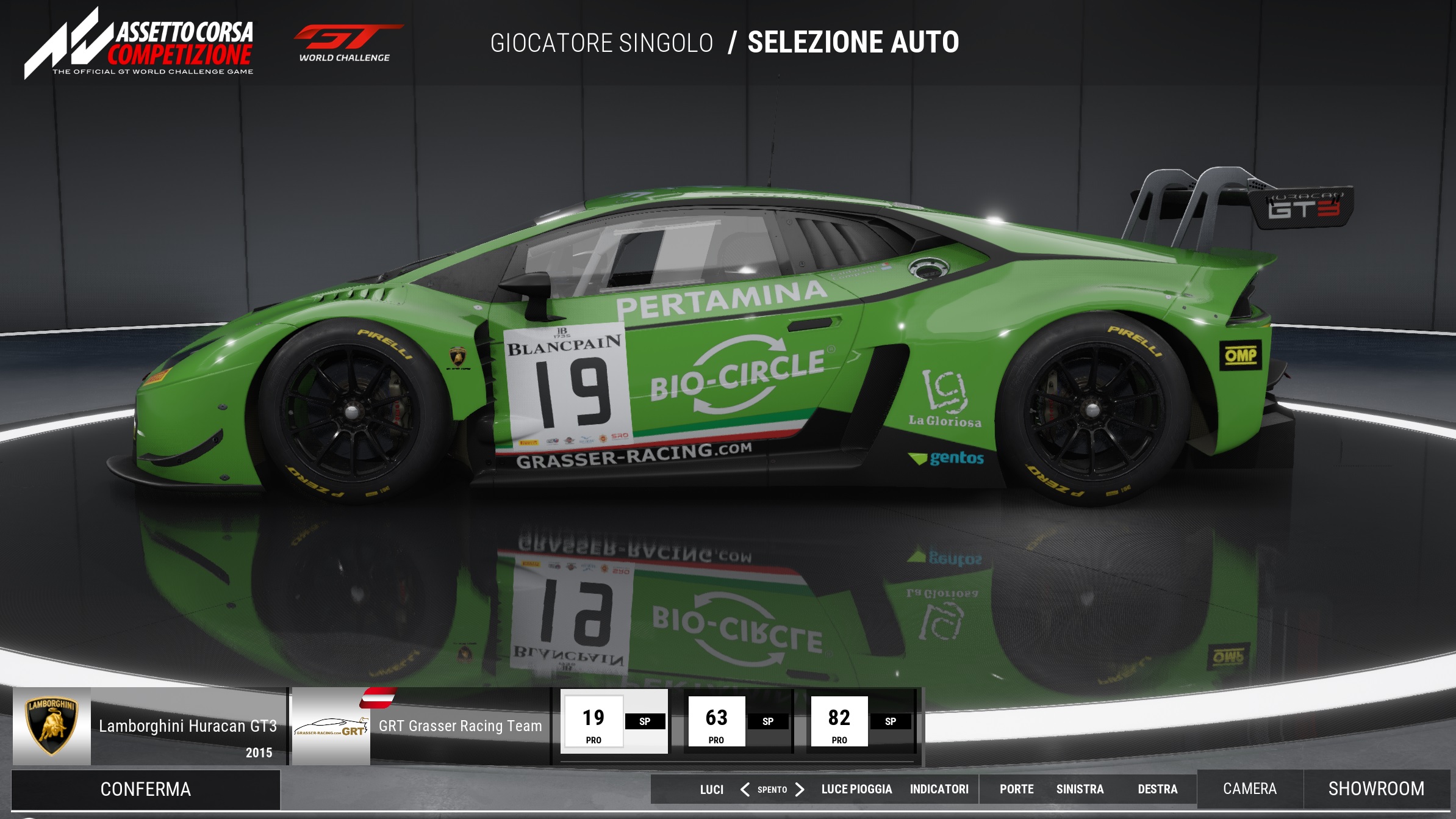Confirm the car with CONFERMA

coord(145,789)
